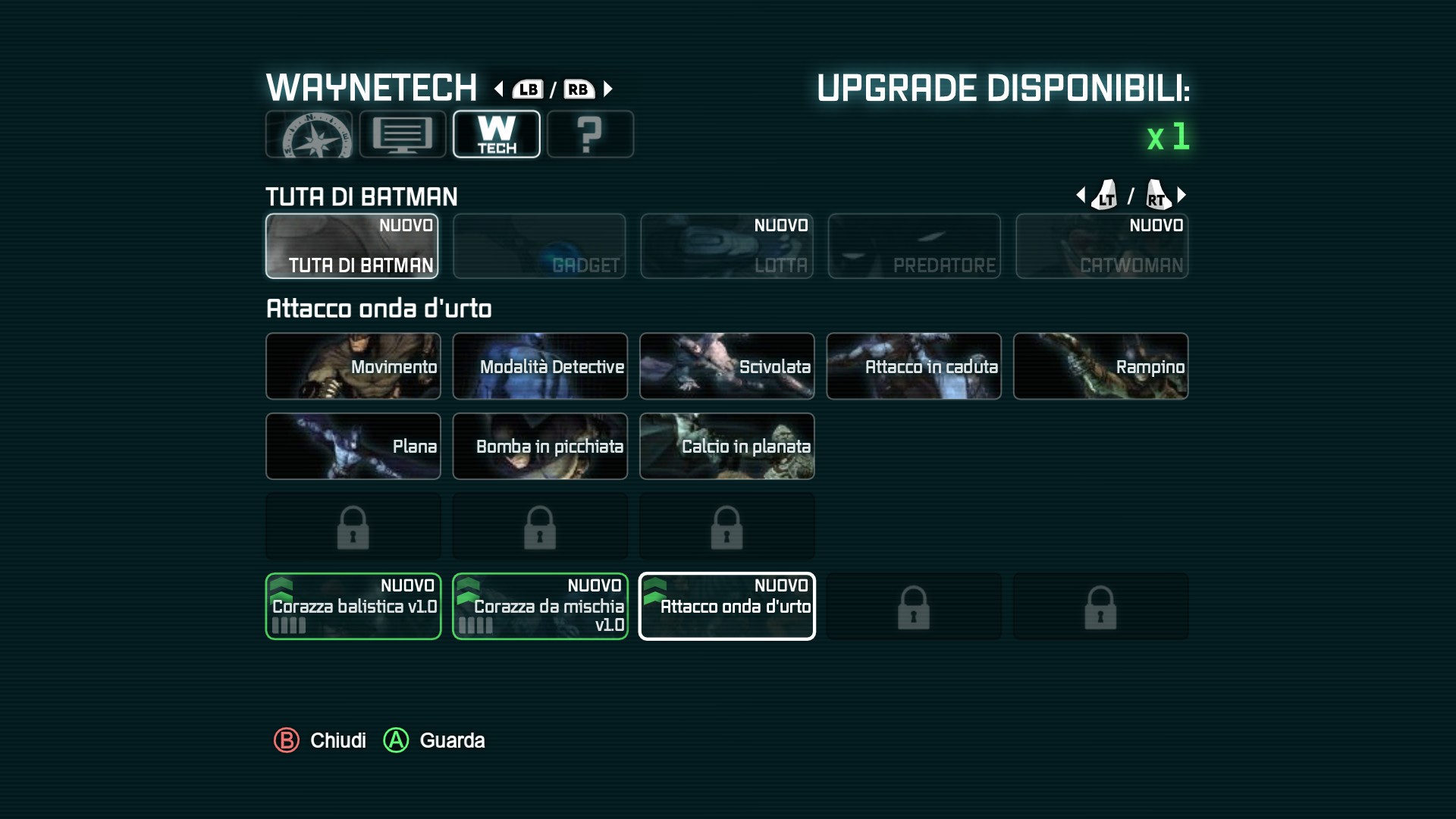The width and height of the screenshot is (1456, 819).
Task: Open the Rampino skill tile
Action: [x=1100, y=366]
